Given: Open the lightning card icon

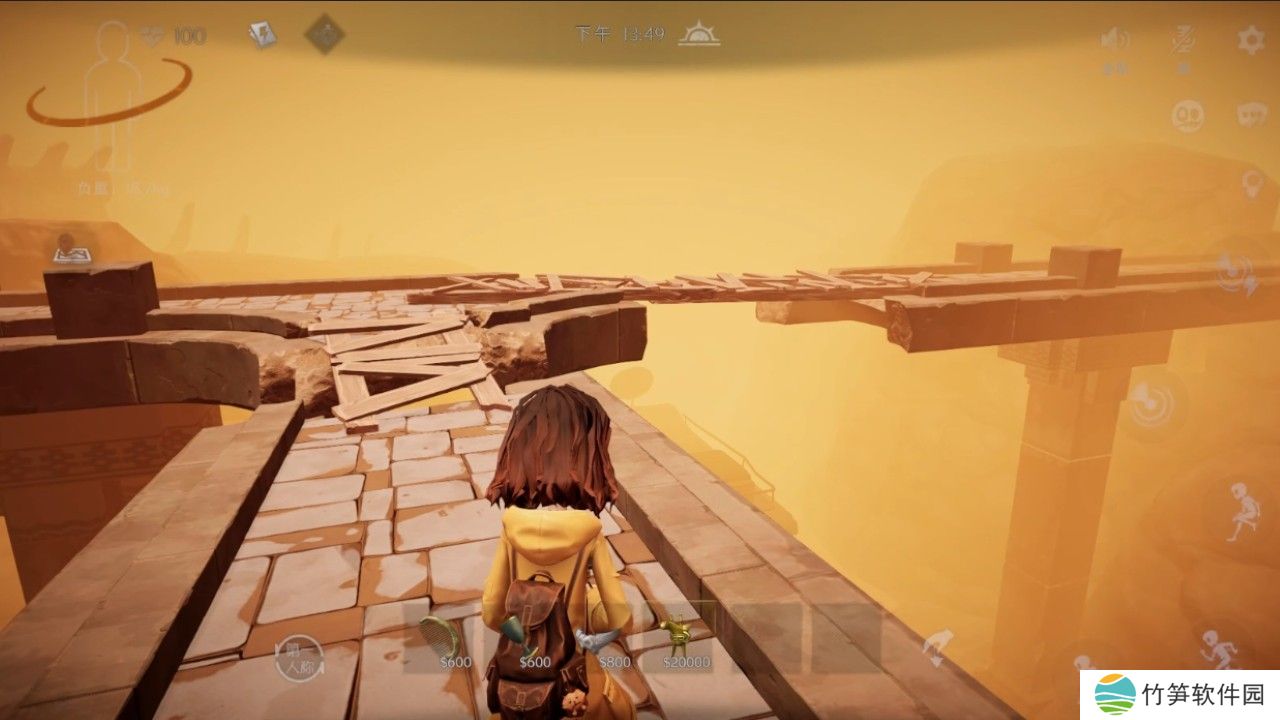Looking at the screenshot, I should pyautogui.click(x=262, y=36).
